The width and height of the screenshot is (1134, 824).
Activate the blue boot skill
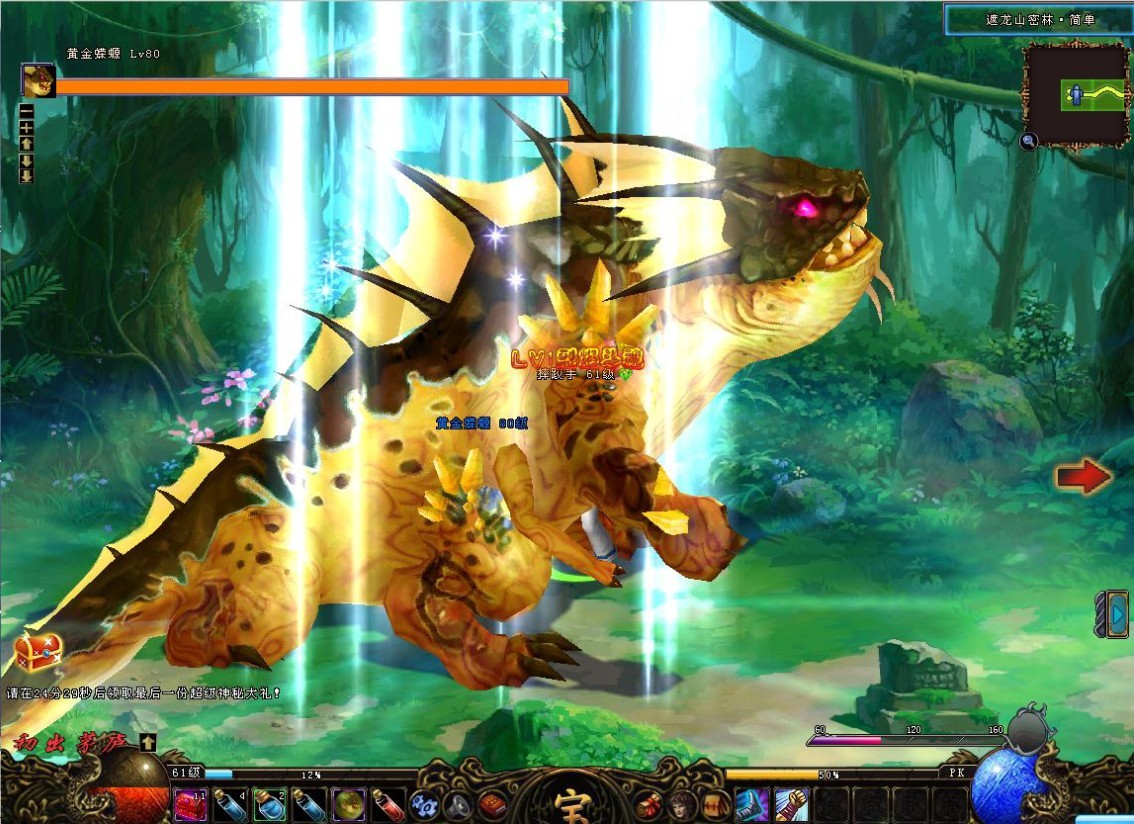(751, 804)
